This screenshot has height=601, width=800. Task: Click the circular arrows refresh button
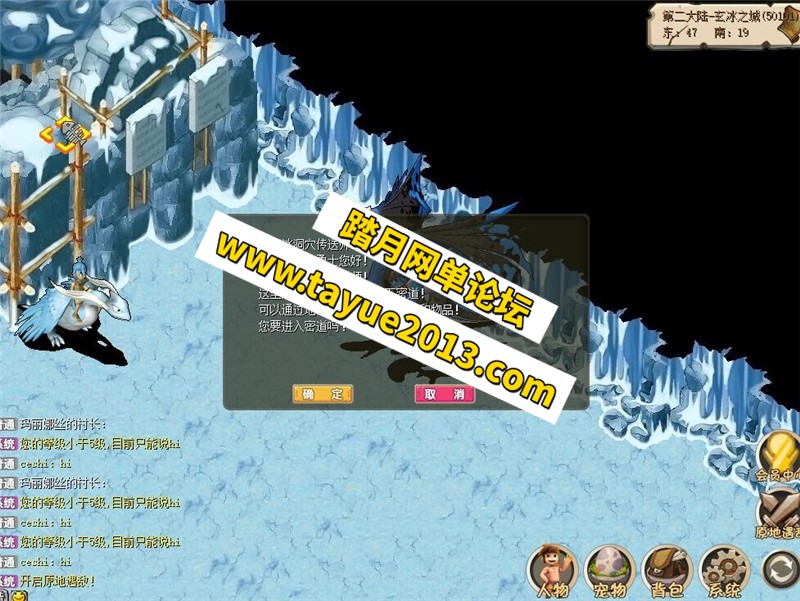click(x=778, y=568)
